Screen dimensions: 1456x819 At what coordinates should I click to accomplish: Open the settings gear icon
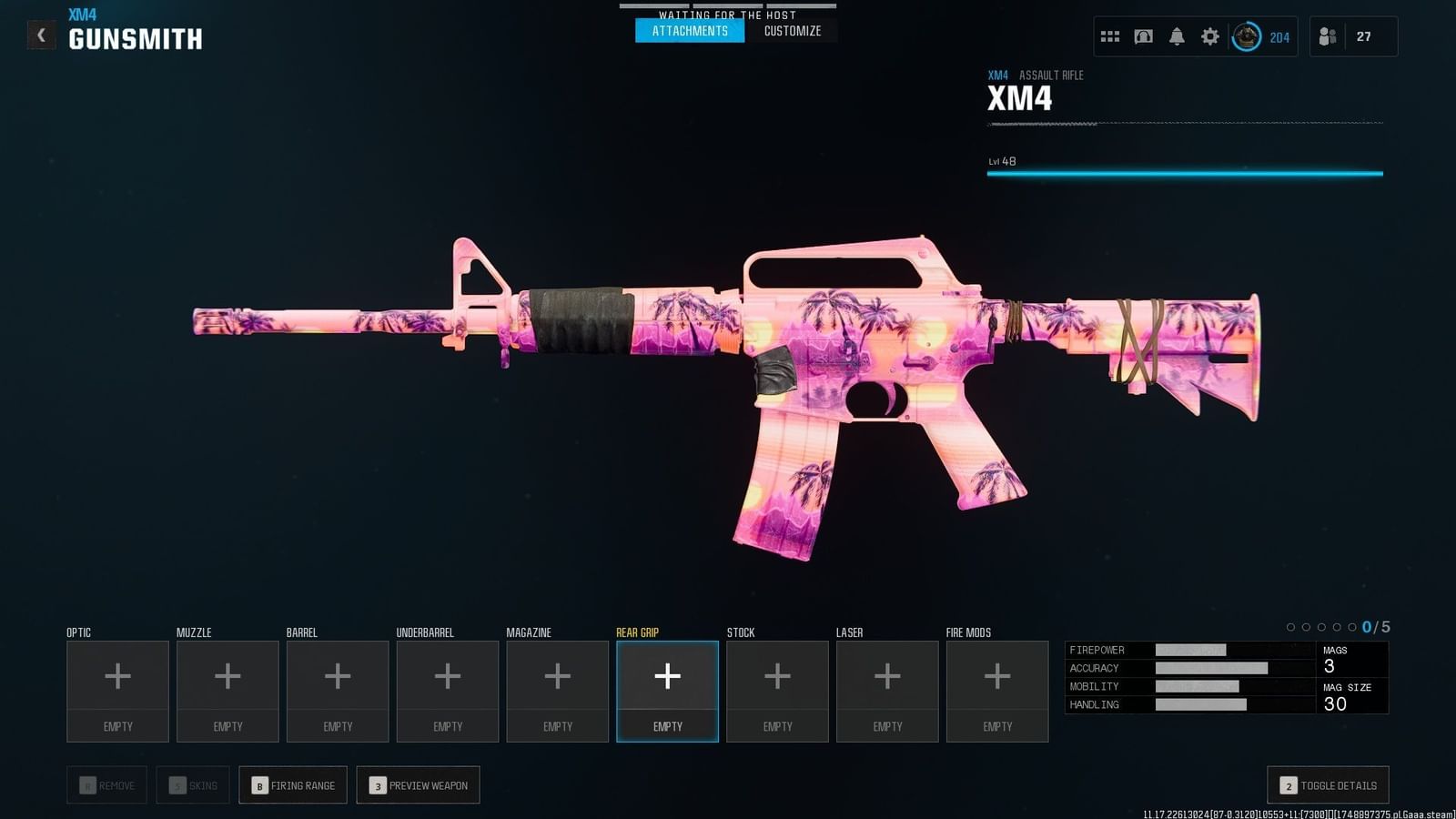1209,35
